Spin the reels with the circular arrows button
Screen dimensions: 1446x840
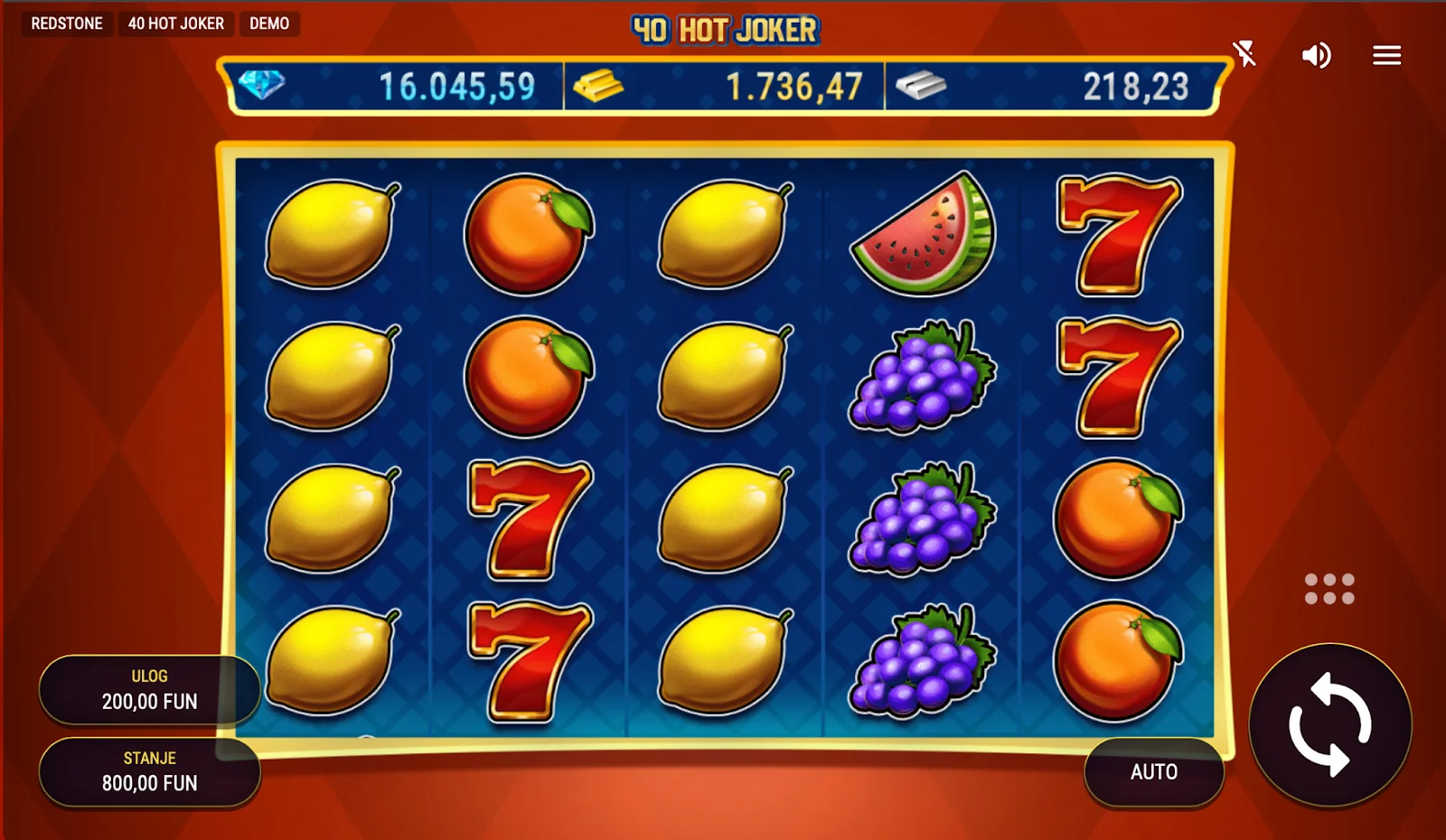(x=1329, y=724)
